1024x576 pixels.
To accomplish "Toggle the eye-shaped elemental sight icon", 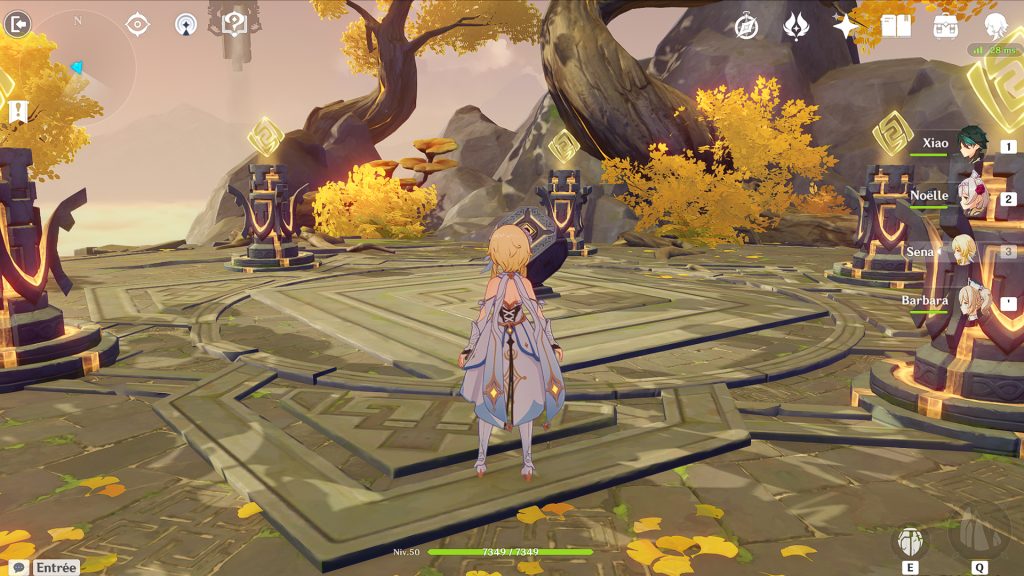I will click(137, 24).
